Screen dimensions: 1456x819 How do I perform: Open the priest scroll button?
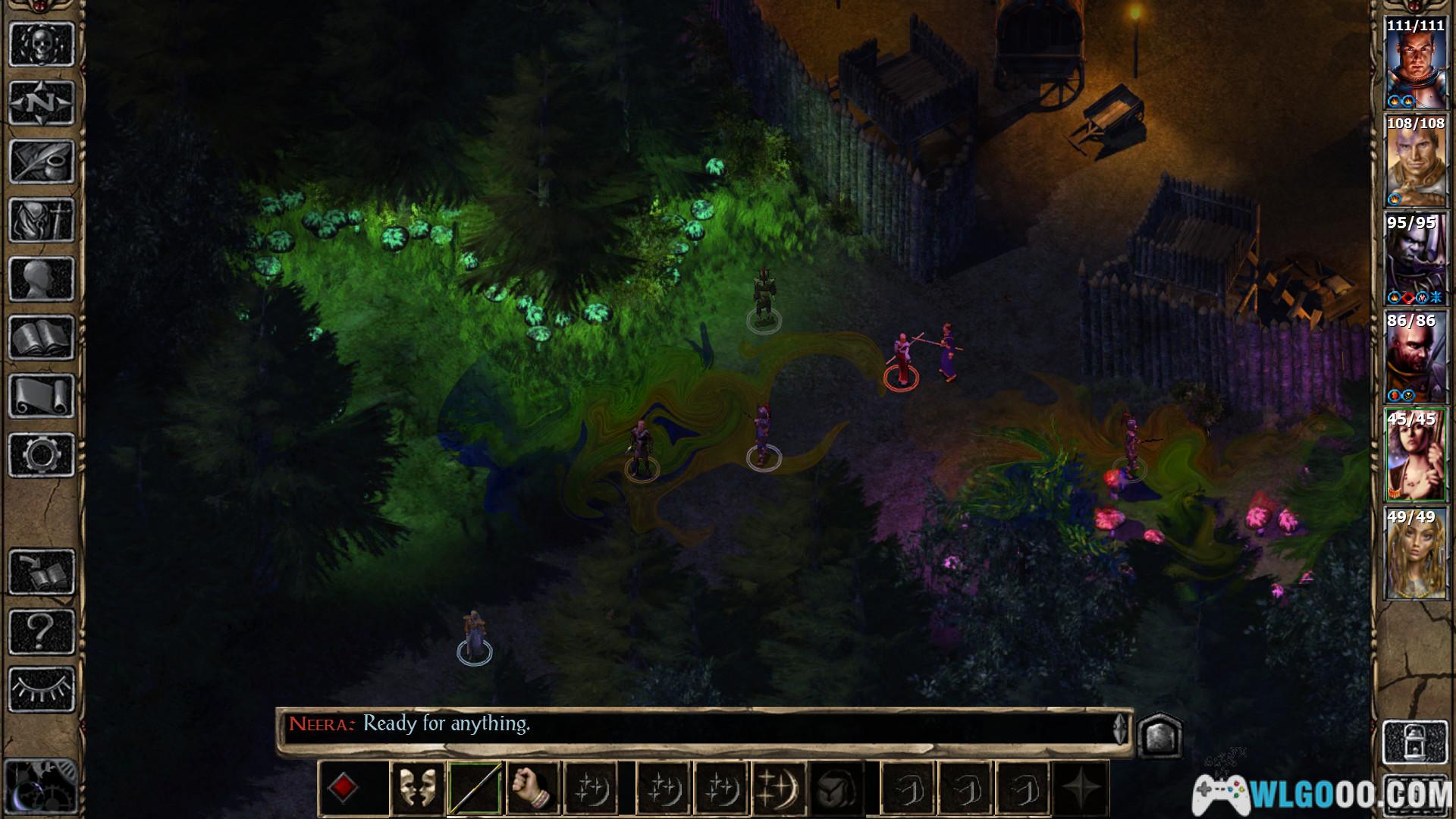[42, 397]
